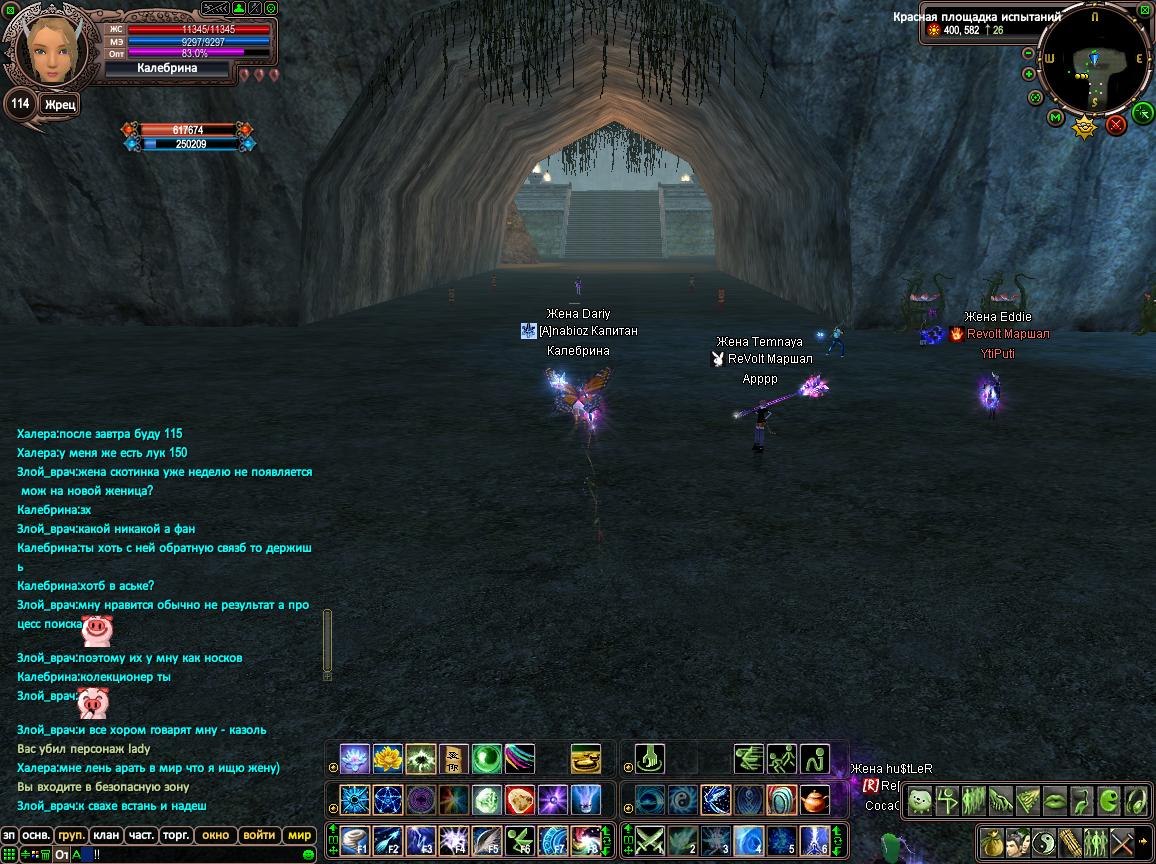The image size is (1156, 864).
Task: Open the yin-yang menu icon
Action: 1043,840
